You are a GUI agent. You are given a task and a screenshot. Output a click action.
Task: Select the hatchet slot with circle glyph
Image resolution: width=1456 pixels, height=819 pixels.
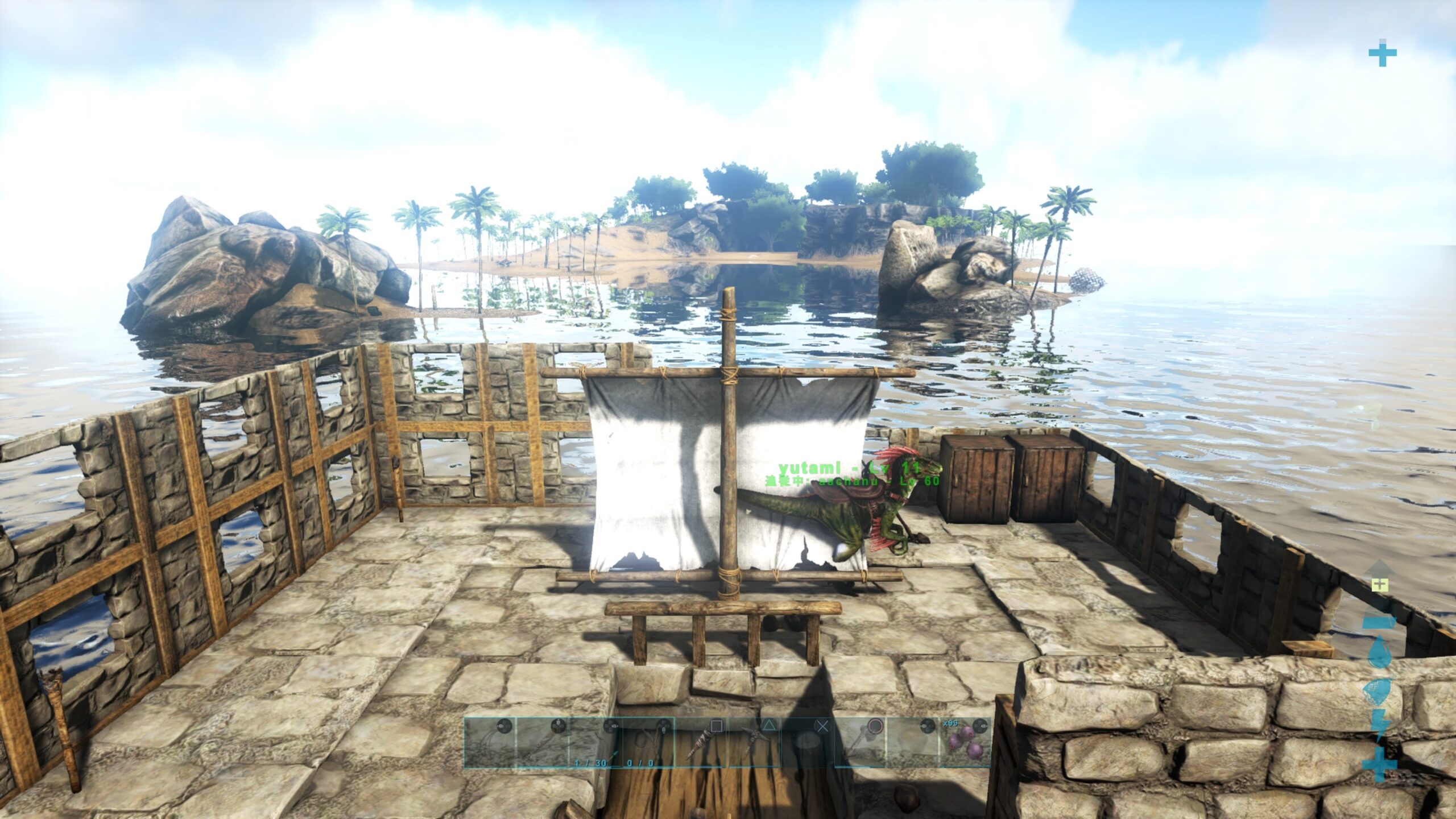859,742
